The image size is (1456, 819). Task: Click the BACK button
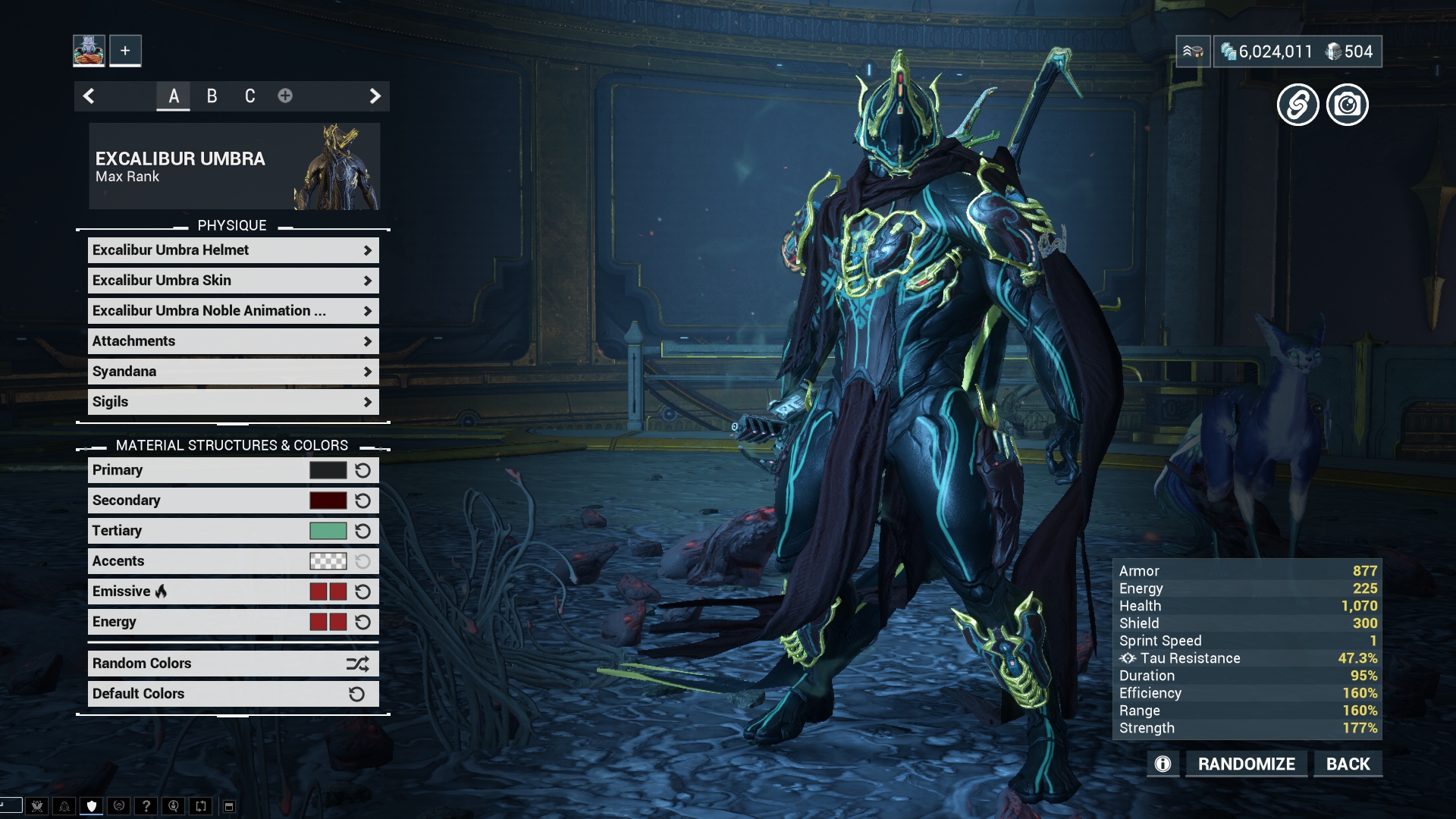1347,764
